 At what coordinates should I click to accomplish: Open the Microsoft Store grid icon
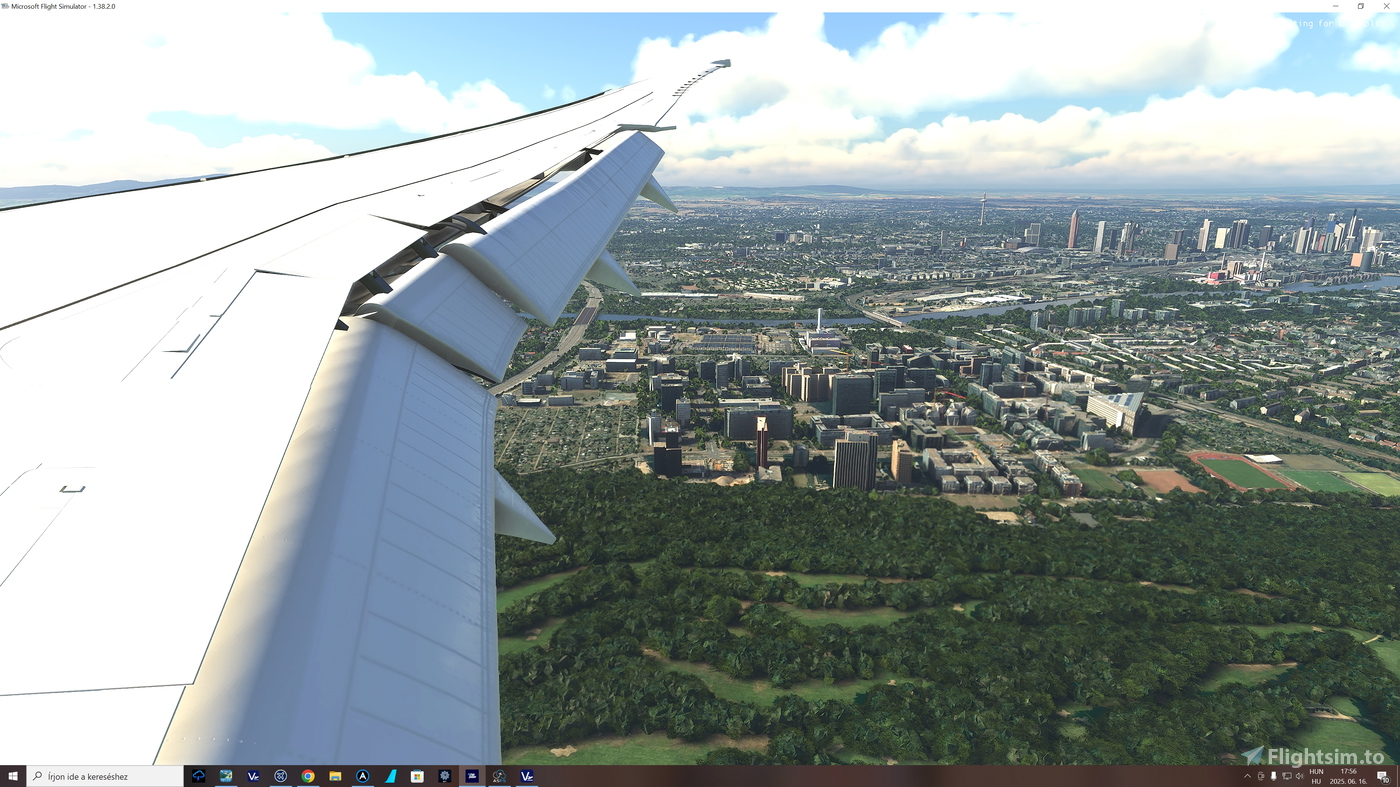click(x=417, y=774)
